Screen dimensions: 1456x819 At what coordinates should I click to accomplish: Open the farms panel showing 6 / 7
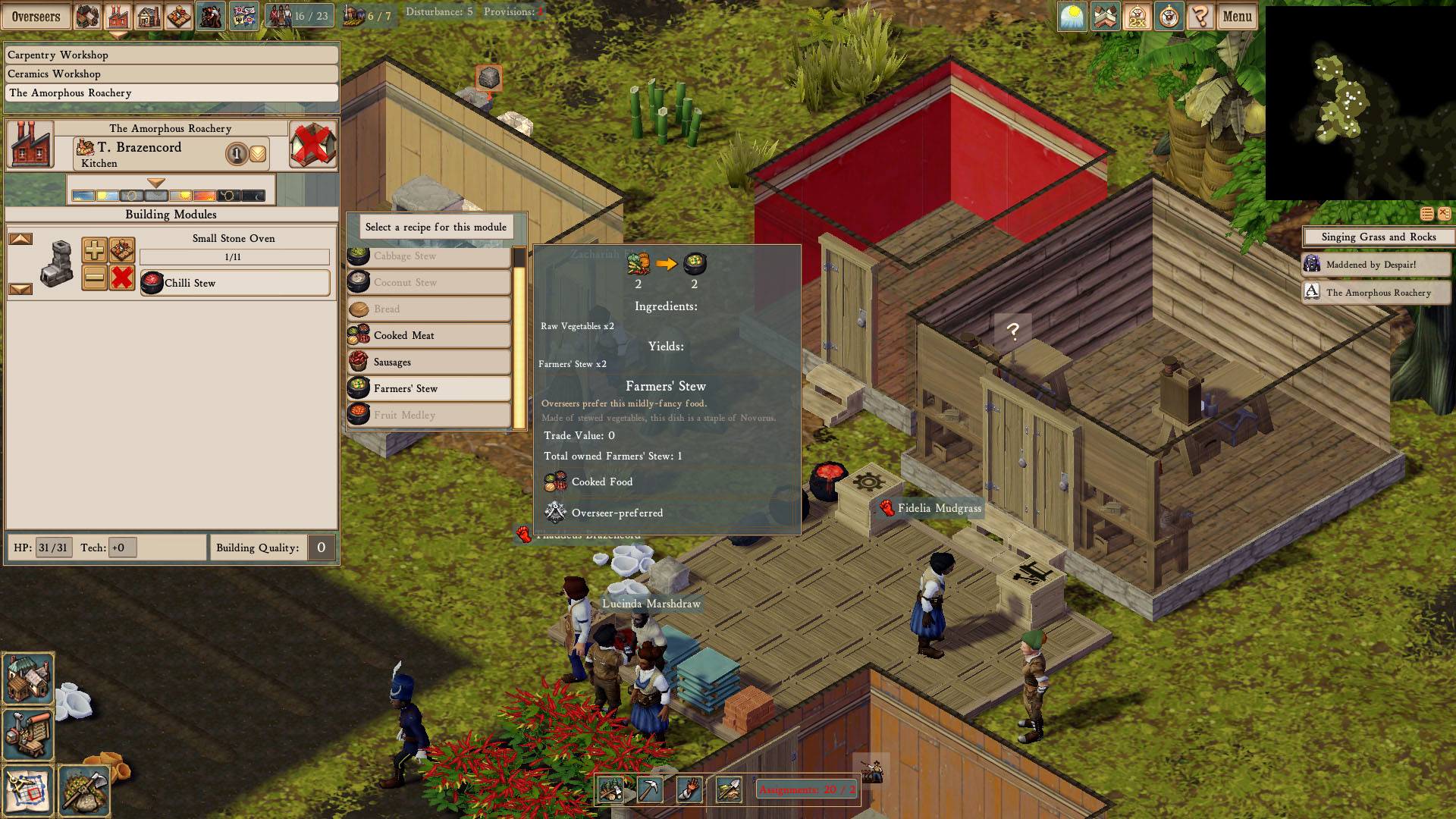click(371, 13)
